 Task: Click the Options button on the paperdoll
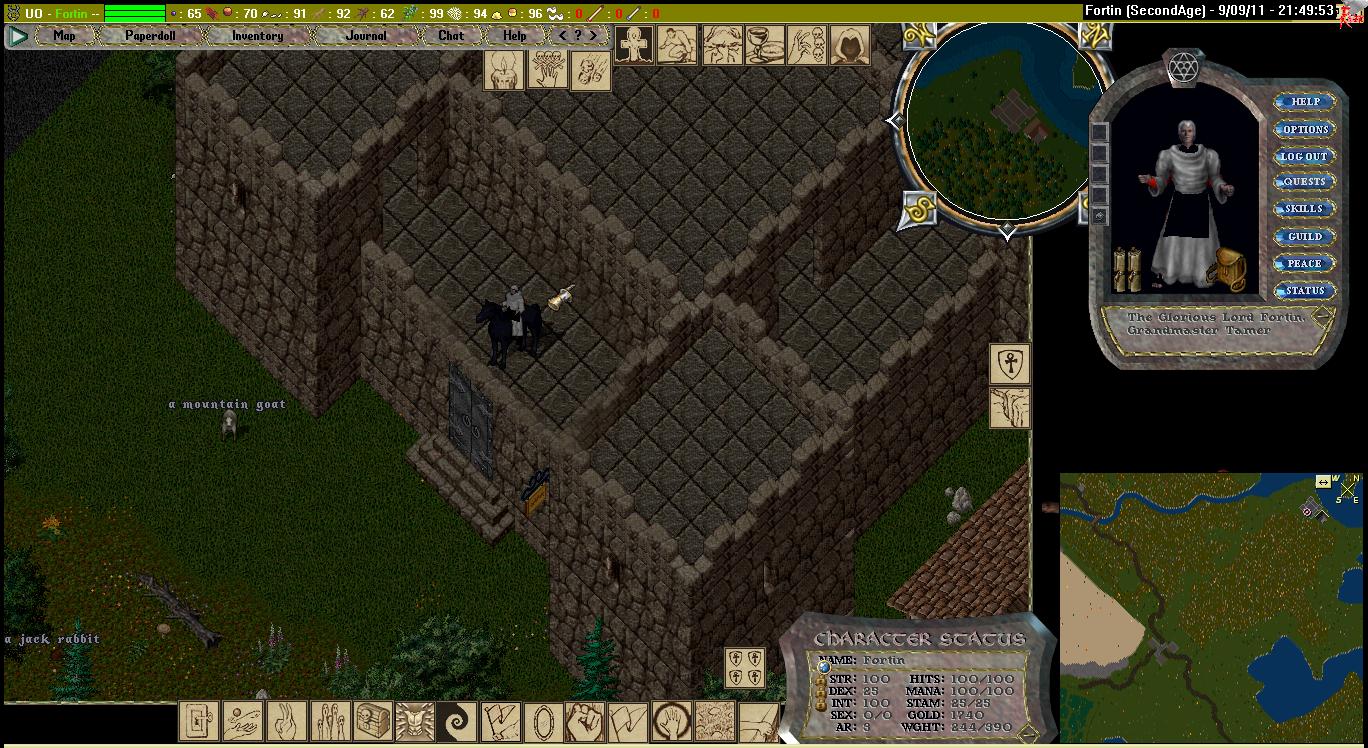pos(1305,129)
